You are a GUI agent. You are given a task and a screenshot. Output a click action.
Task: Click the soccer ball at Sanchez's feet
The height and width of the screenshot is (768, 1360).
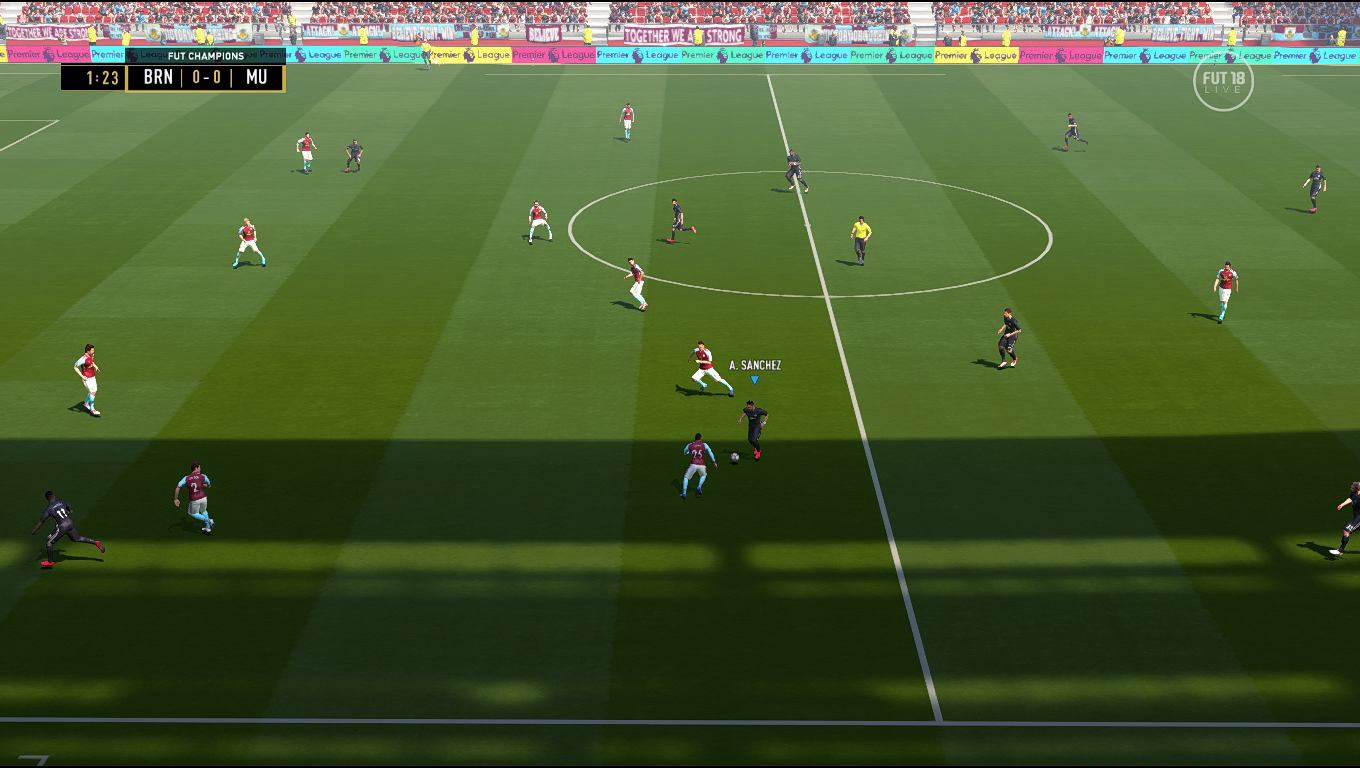click(733, 459)
